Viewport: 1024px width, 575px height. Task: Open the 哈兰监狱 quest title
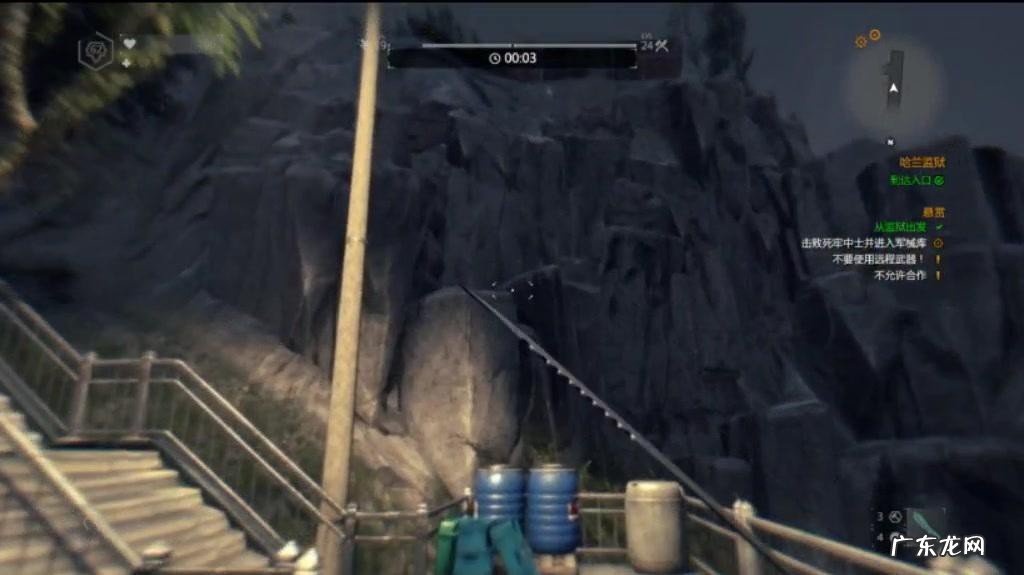pyautogui.click(x=921, y=161)
